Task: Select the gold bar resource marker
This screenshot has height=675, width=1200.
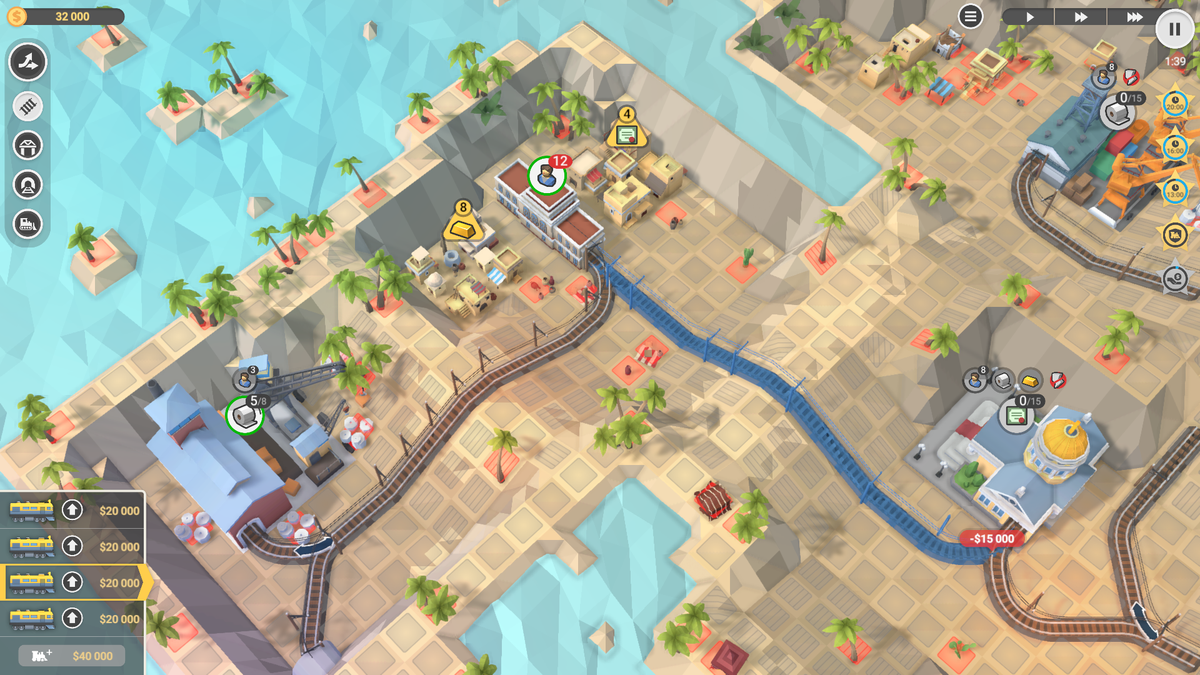Action: 462,227
